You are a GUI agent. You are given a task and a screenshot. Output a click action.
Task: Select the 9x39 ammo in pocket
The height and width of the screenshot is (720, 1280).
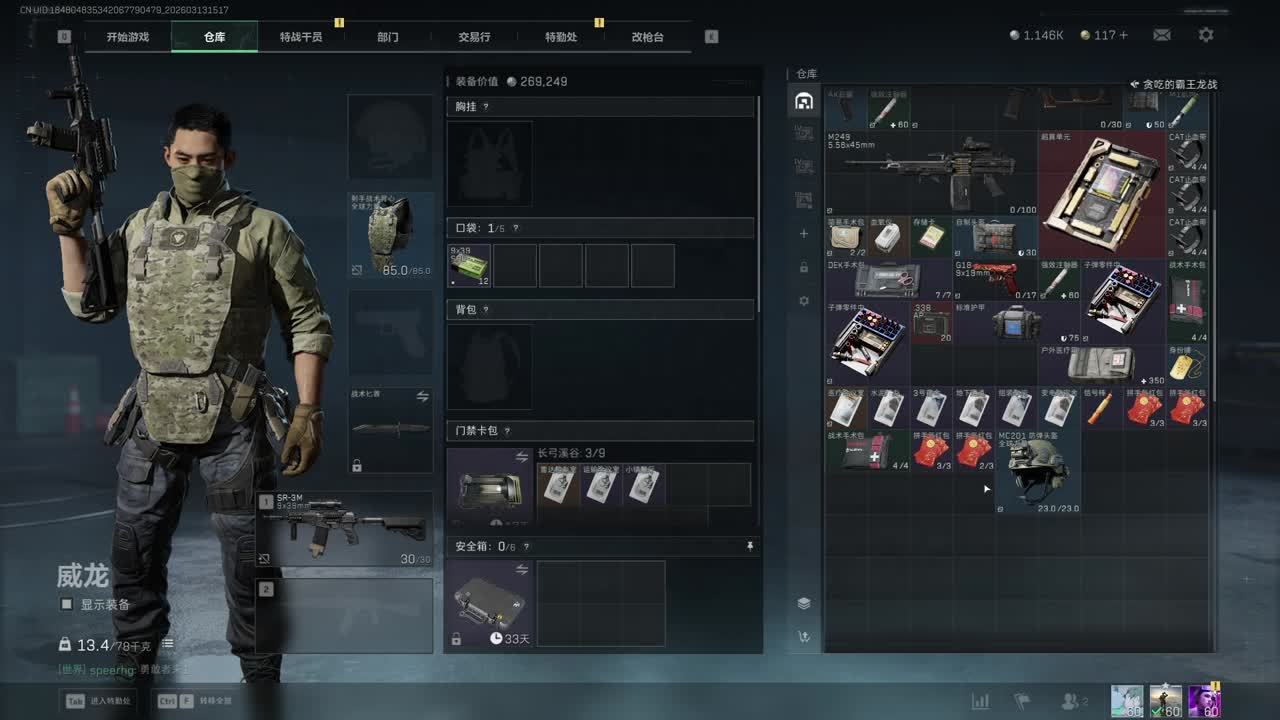[x=469, y=266]
